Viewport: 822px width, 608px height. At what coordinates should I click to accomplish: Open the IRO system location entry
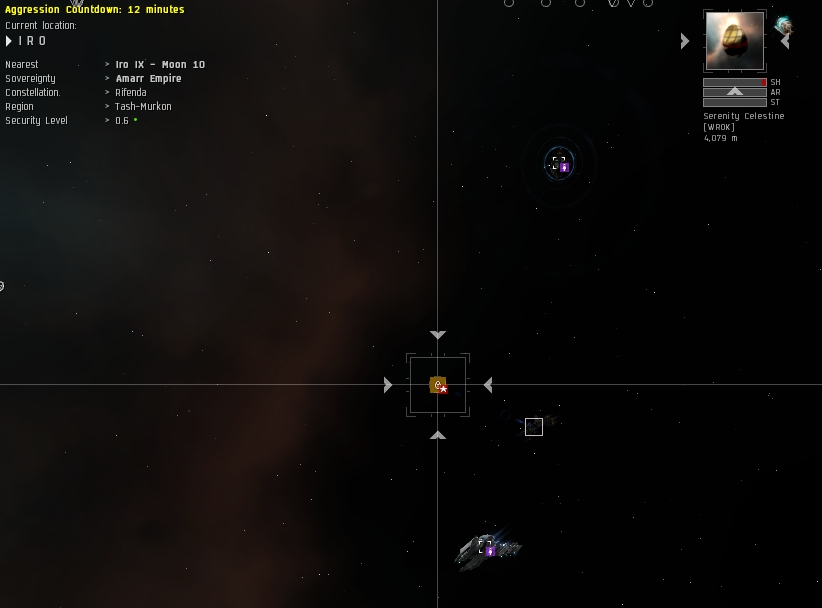pos(32,41)
